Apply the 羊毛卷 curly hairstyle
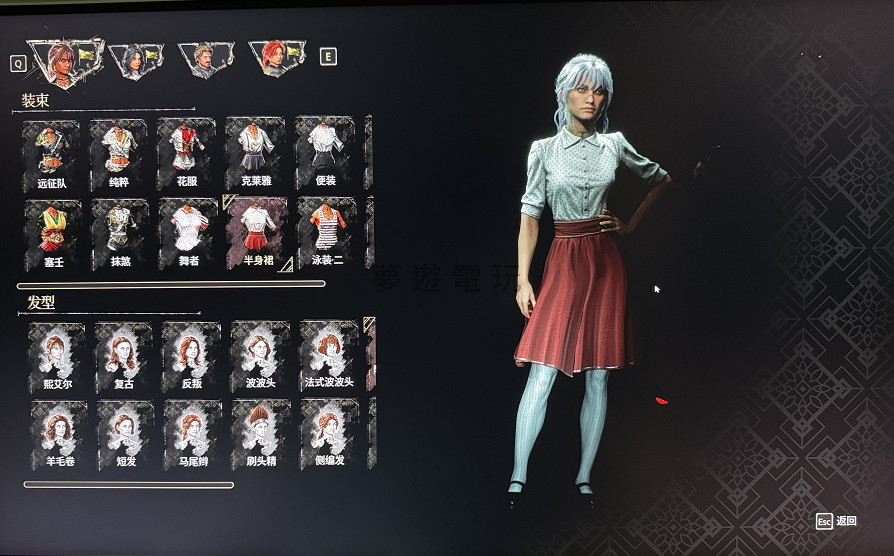 click(x=56, y=433)
